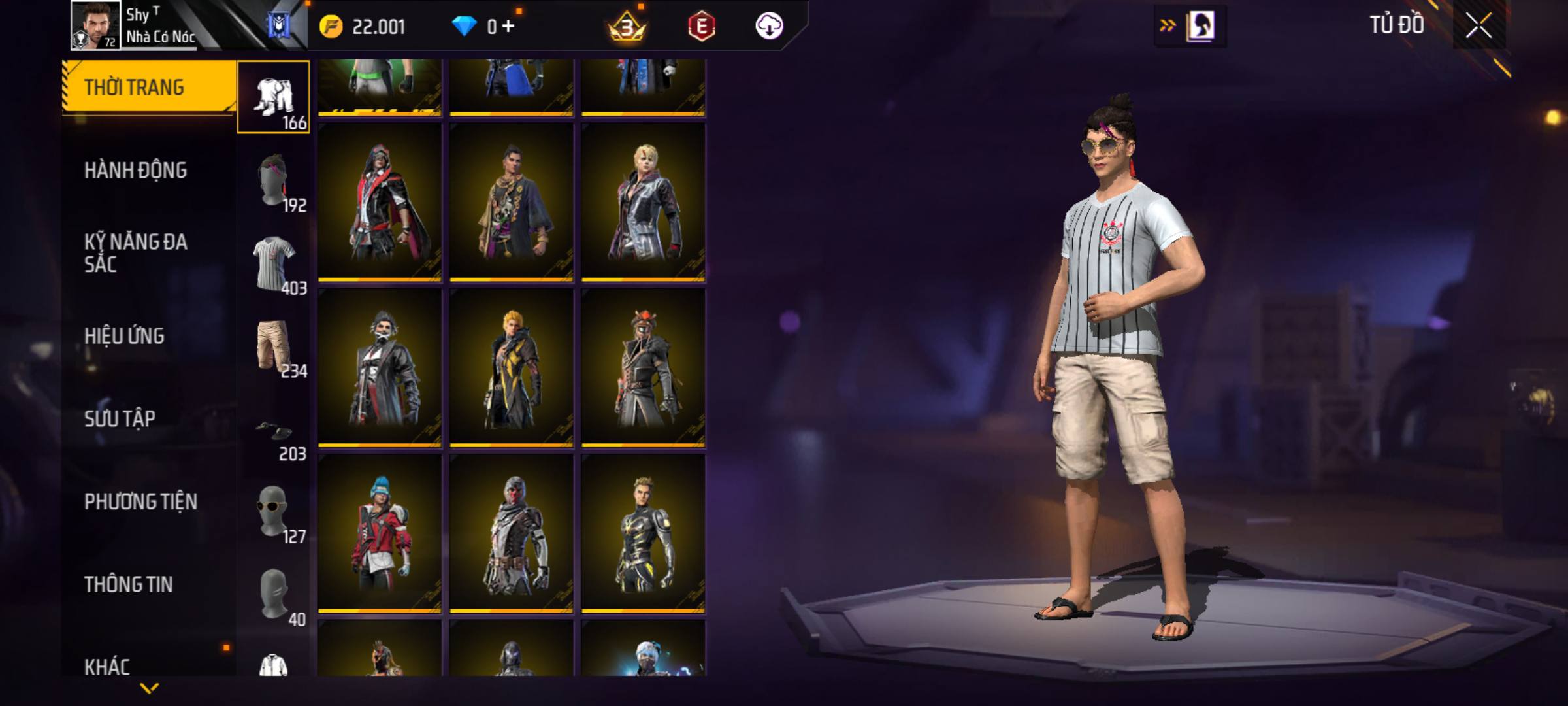Go to the Hiệu Ứng tab

coord(124,336)
